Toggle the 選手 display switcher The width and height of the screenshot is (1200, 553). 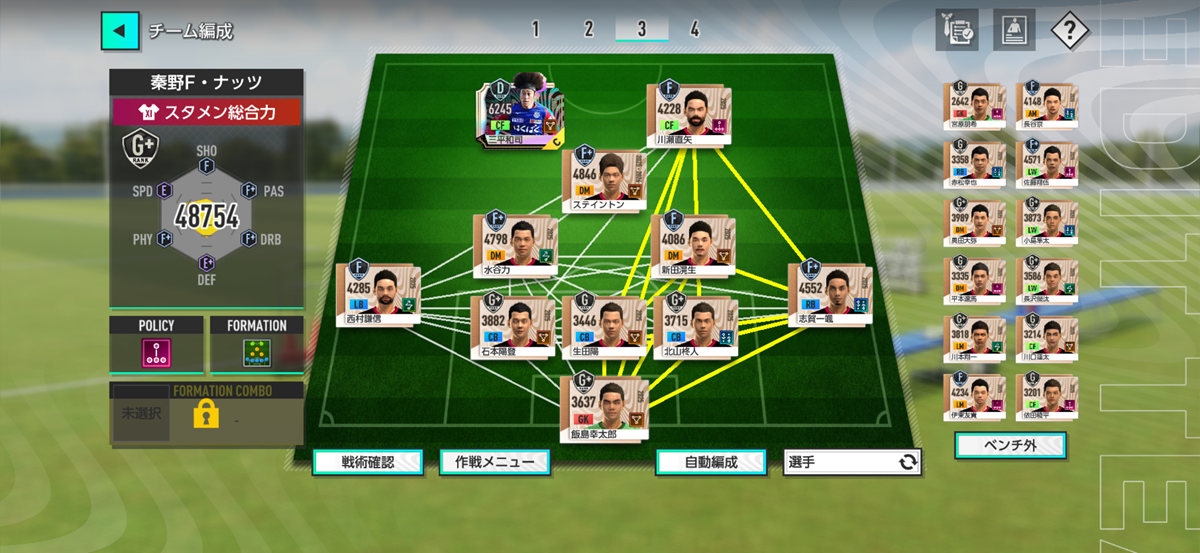[x=852, y=462]
